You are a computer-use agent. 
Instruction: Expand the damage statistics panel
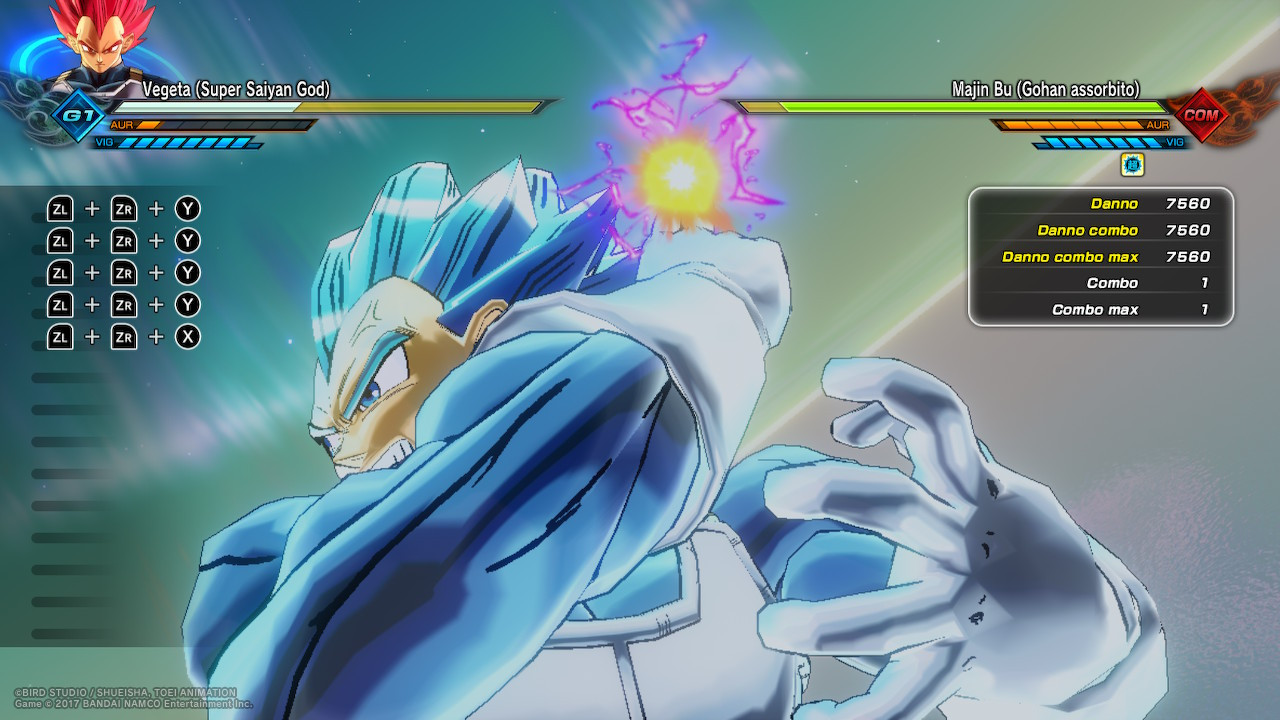(1100, 256)
